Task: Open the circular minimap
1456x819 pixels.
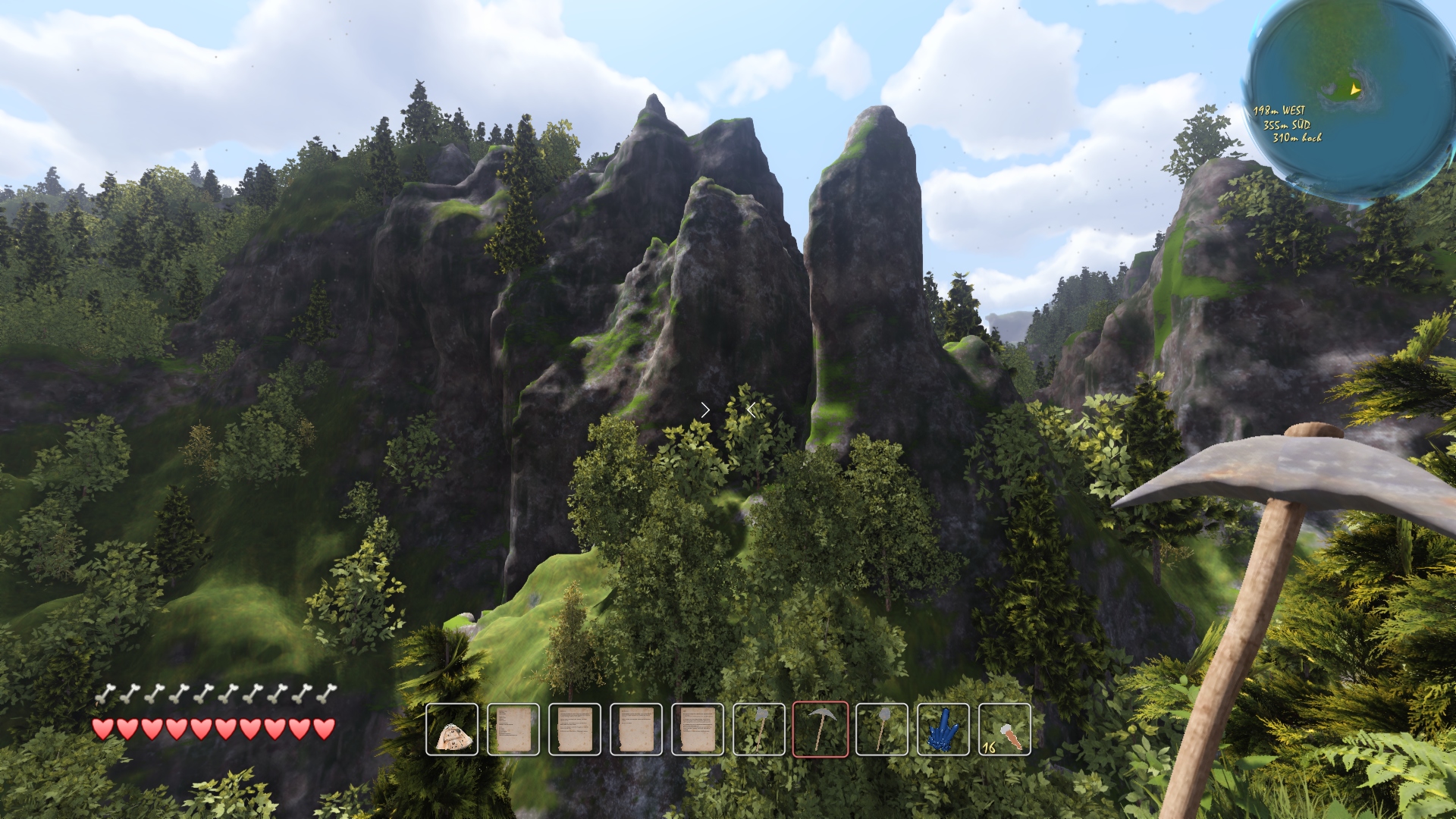Action: 1351,99
